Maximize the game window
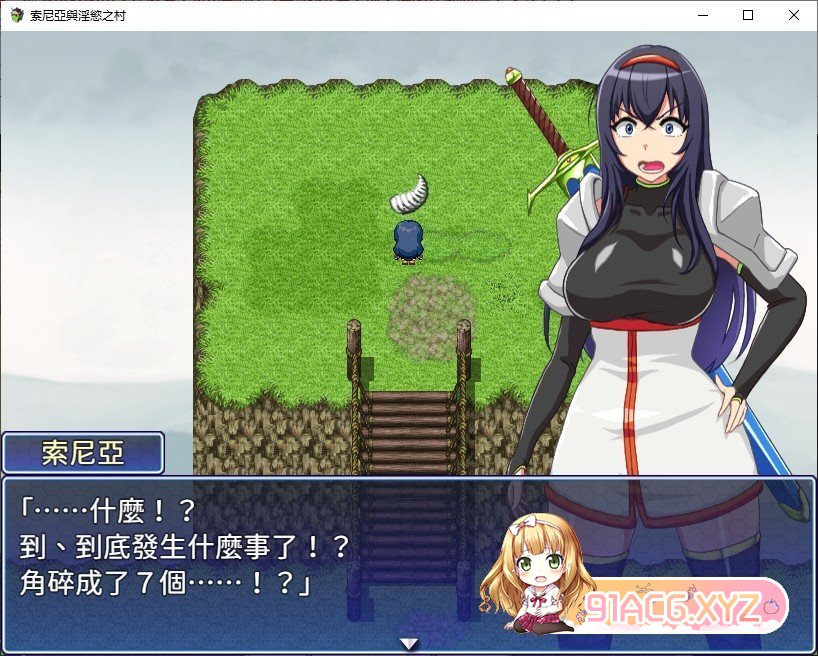The width and height of the screenshot is (818, 656). click(747, 15)
